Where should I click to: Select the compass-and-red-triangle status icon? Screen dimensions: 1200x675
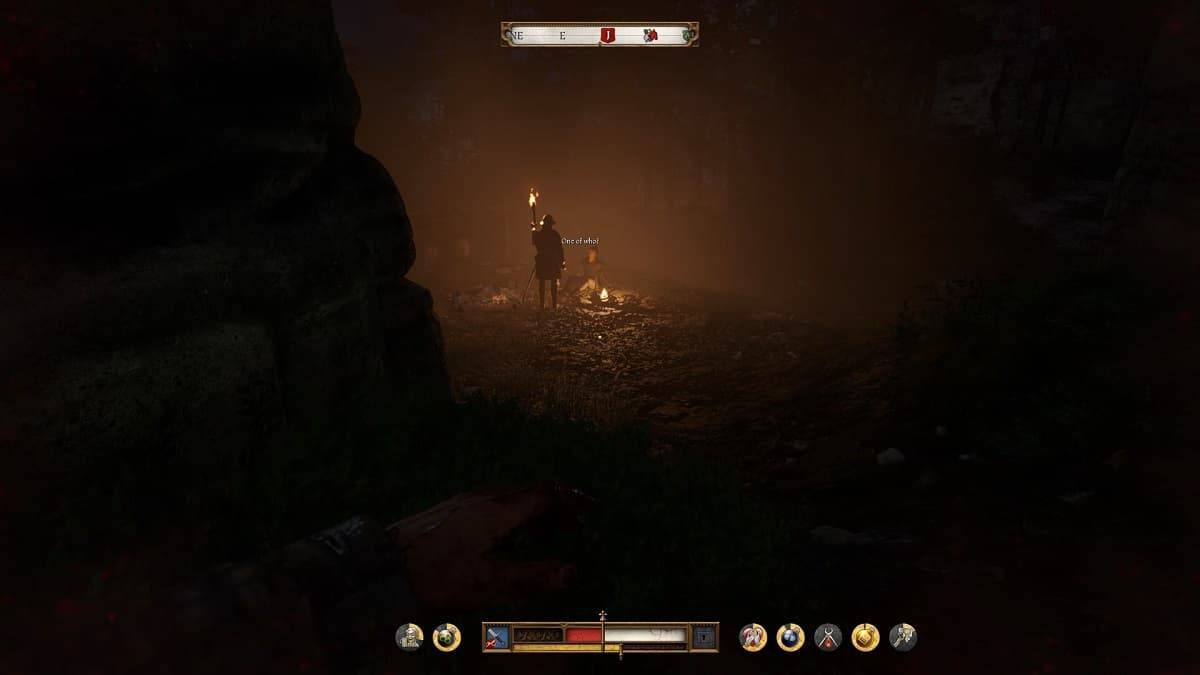(828, 637)
